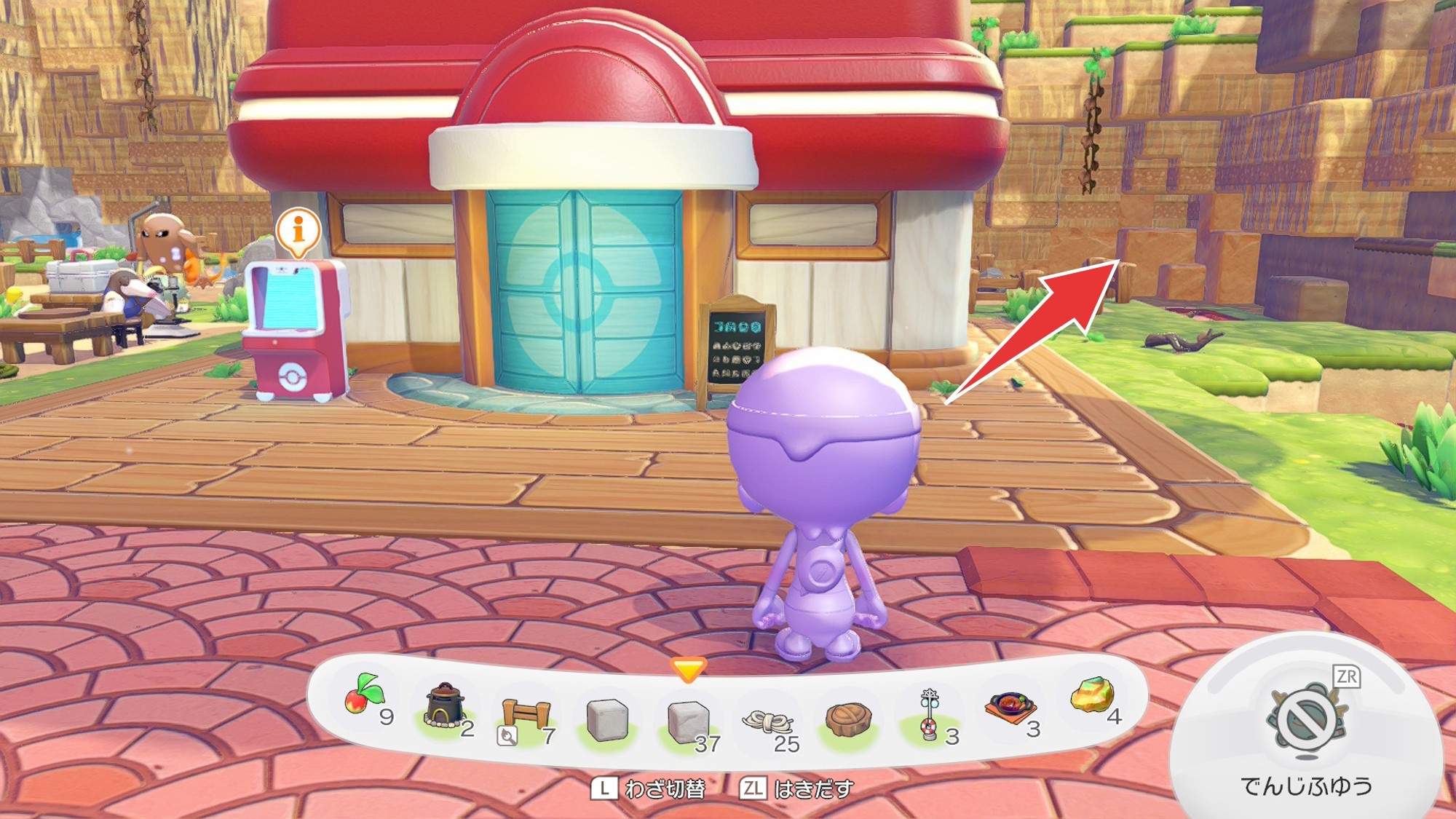1456x819 pixels.
Task: Choose the coiled rope item
Action: (x=767, y=721)
